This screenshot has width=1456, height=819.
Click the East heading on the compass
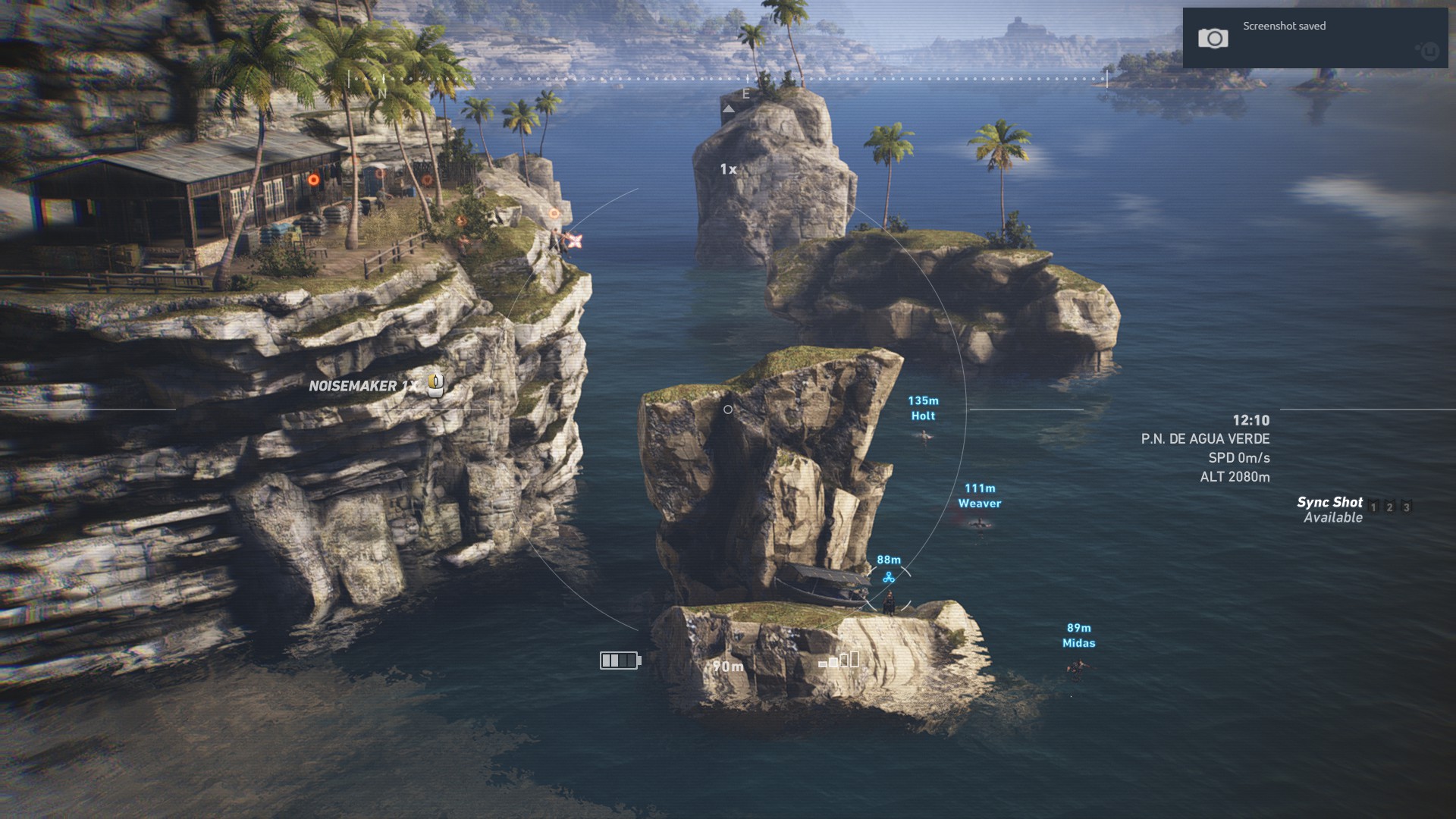pos(746,94)
